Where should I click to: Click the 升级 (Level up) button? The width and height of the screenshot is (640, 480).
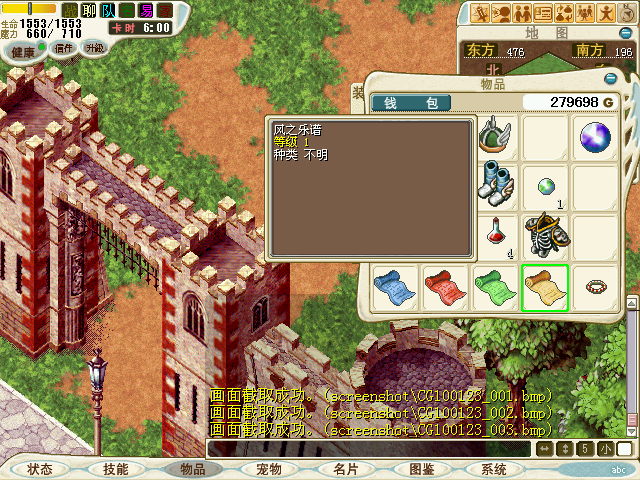click(94, 48)
